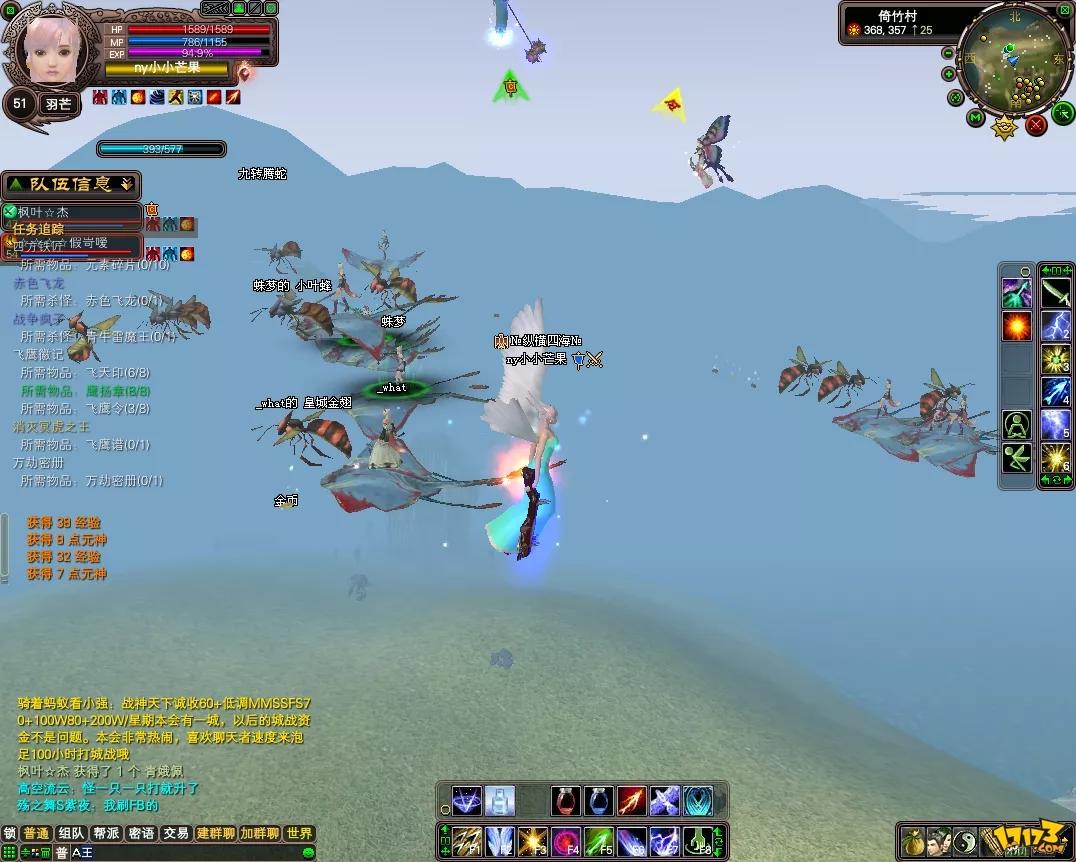Open the bag from the pouch icon
Screen dimensions: 1076x862
[x=912, y=842]
